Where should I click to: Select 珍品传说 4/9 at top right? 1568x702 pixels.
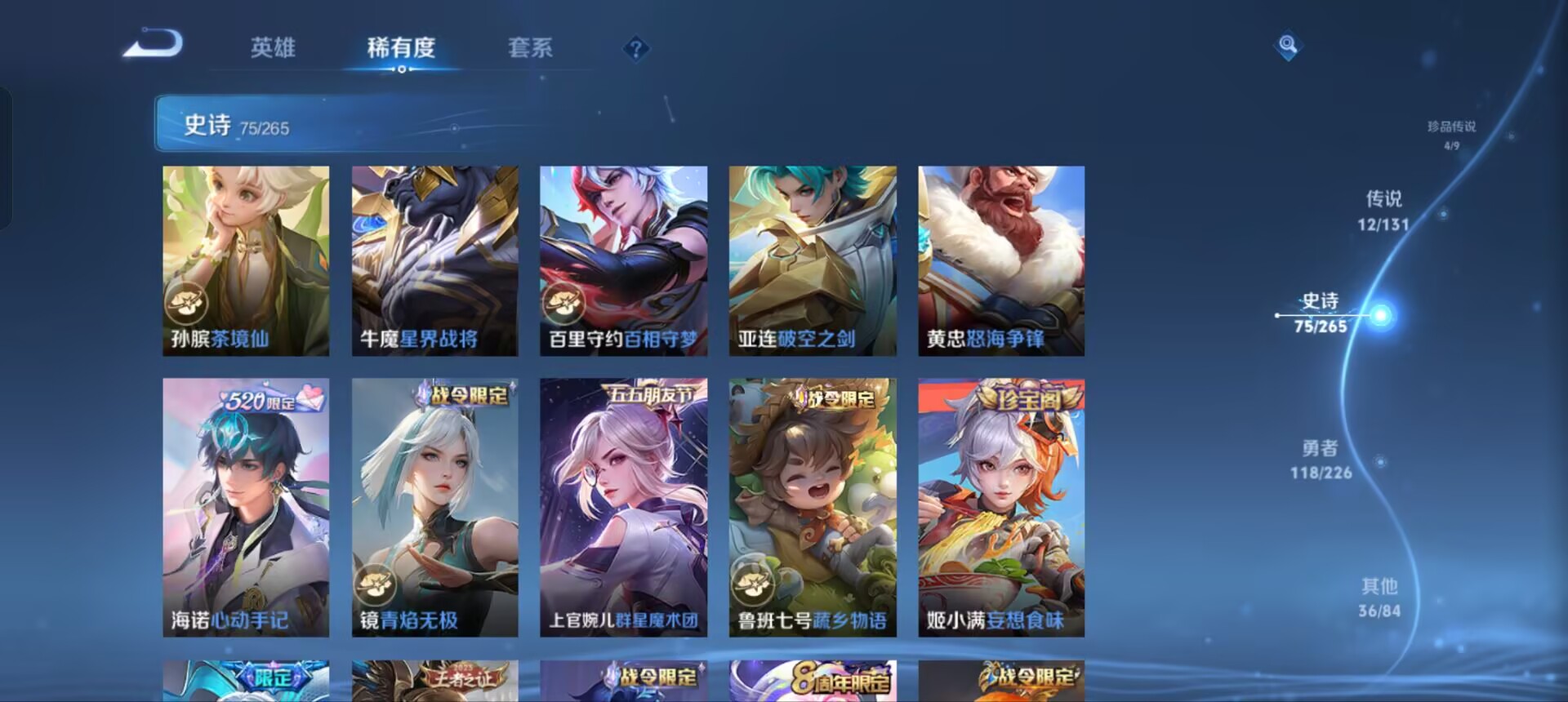pyautogui.click(x=1453, y=131)
